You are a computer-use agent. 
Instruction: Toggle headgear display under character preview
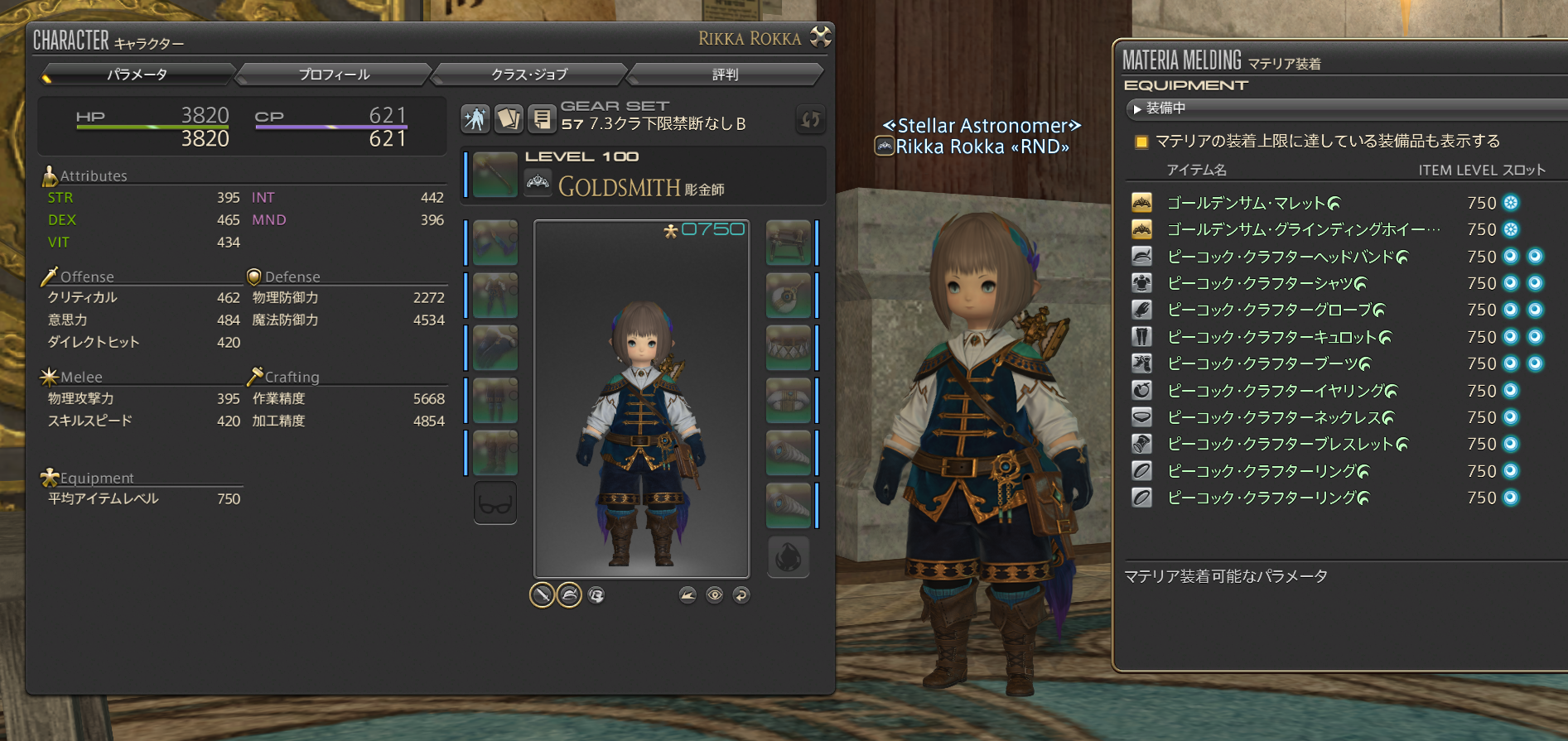coord(569,594)
